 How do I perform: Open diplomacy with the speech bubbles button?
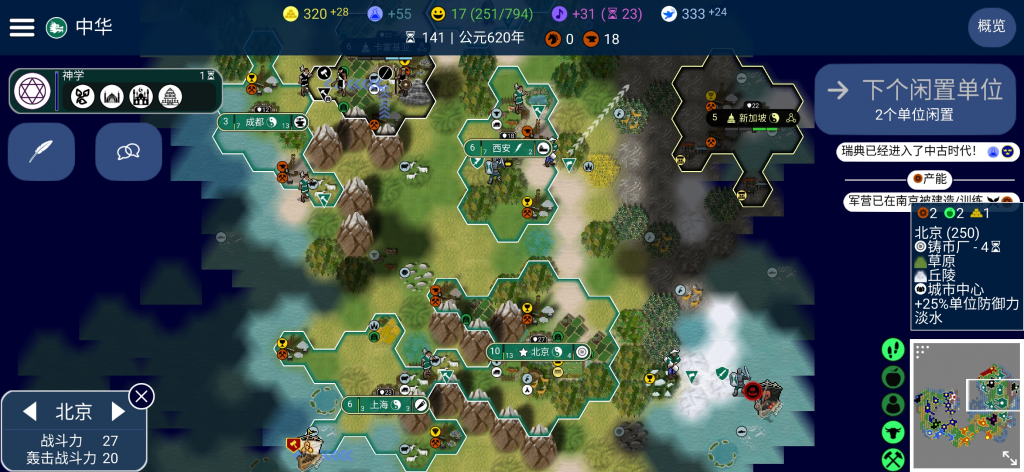(128, 151)
